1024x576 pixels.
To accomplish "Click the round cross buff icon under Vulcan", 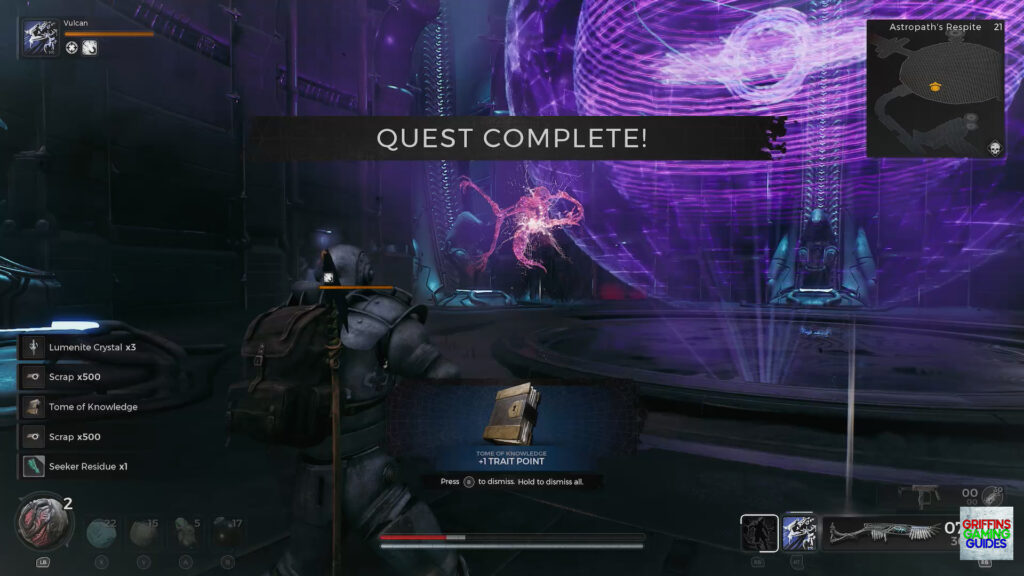I will pos(72,48).
